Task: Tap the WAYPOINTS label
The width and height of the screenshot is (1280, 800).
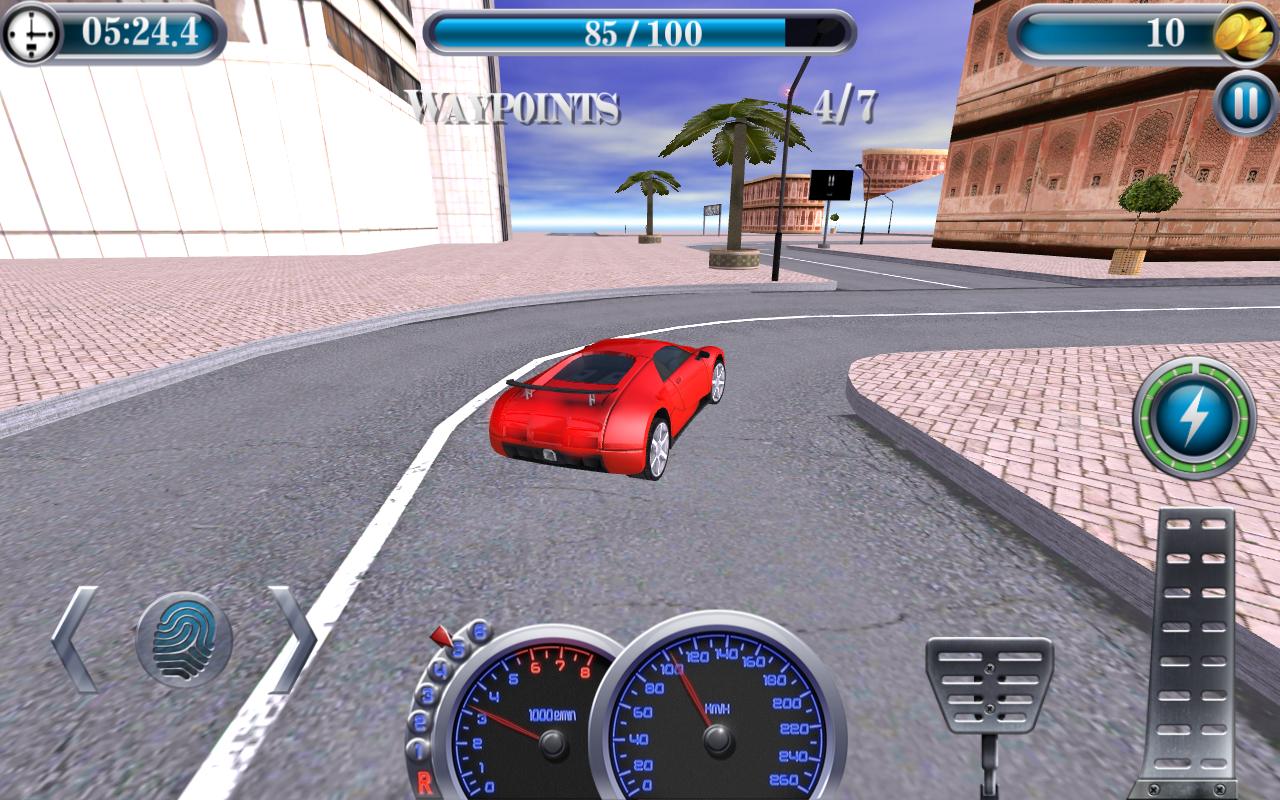Action: click(x=515, y=105)
